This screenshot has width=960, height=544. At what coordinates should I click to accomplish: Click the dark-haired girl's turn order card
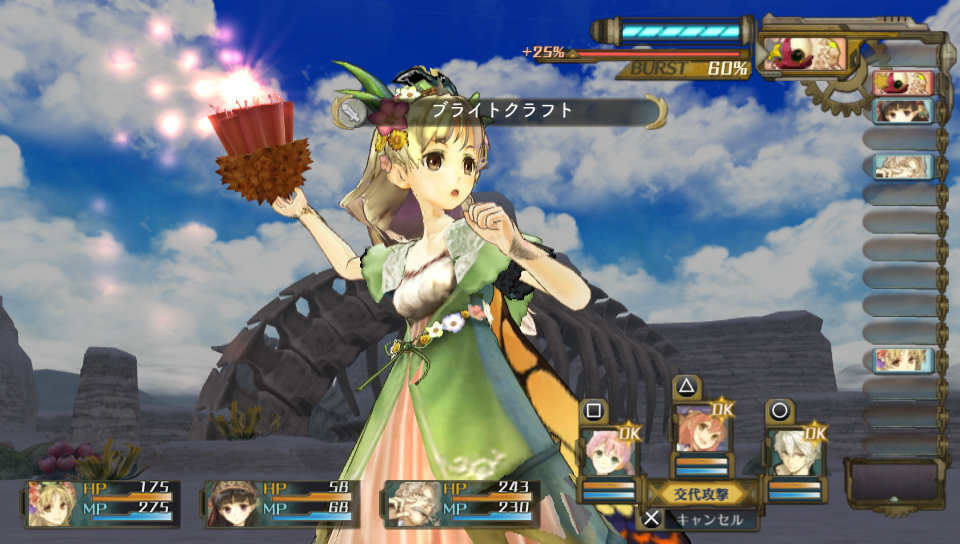point(902,111)
